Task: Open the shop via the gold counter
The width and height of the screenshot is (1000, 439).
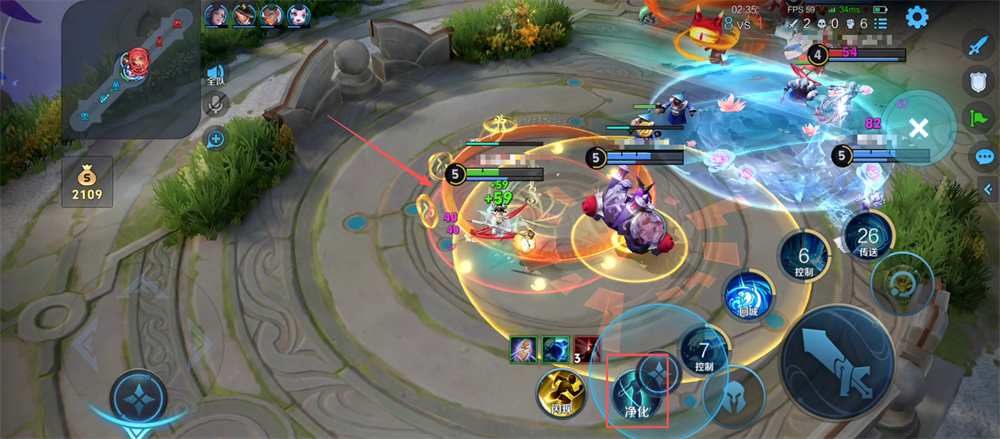Action: coord(87,182)
